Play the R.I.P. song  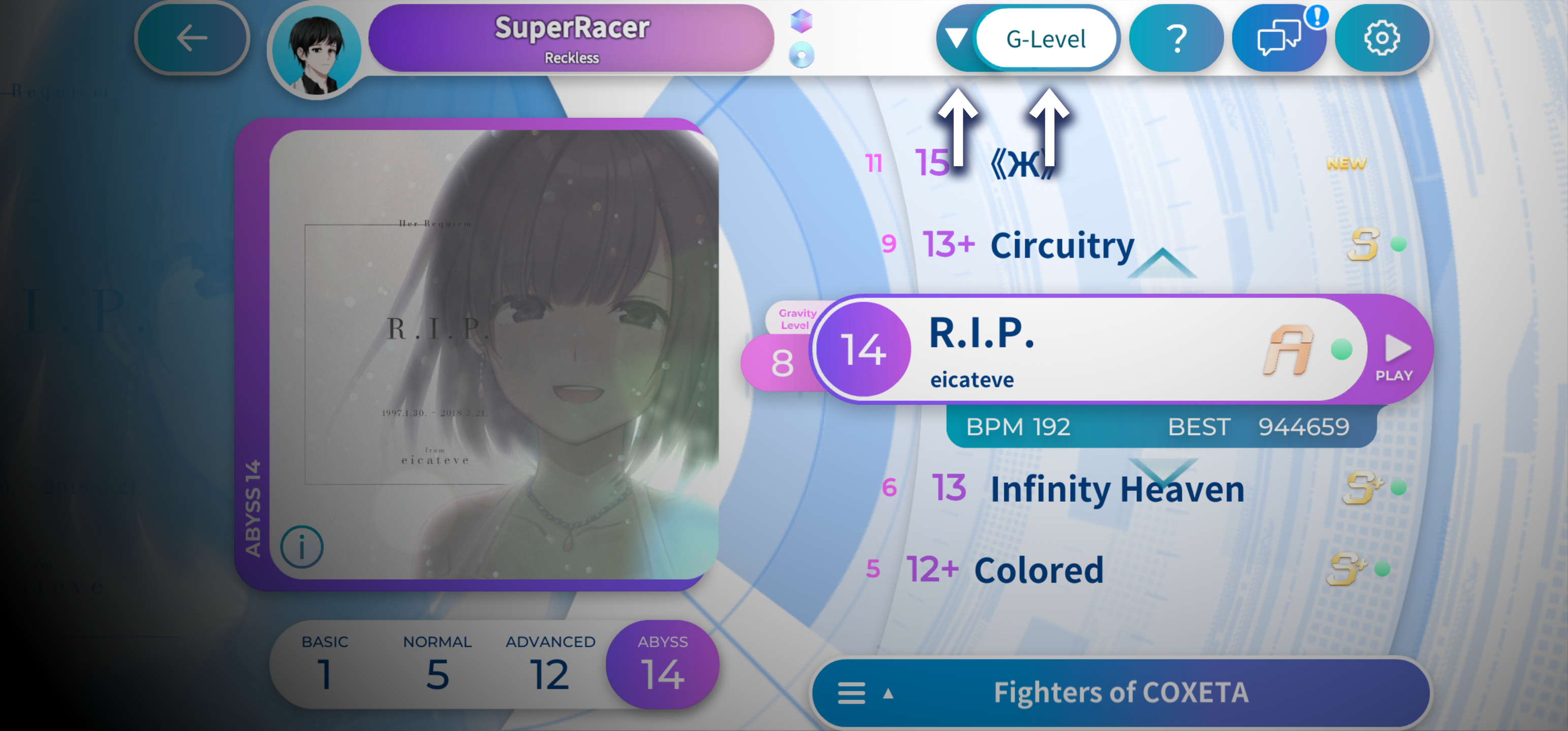1396,357
